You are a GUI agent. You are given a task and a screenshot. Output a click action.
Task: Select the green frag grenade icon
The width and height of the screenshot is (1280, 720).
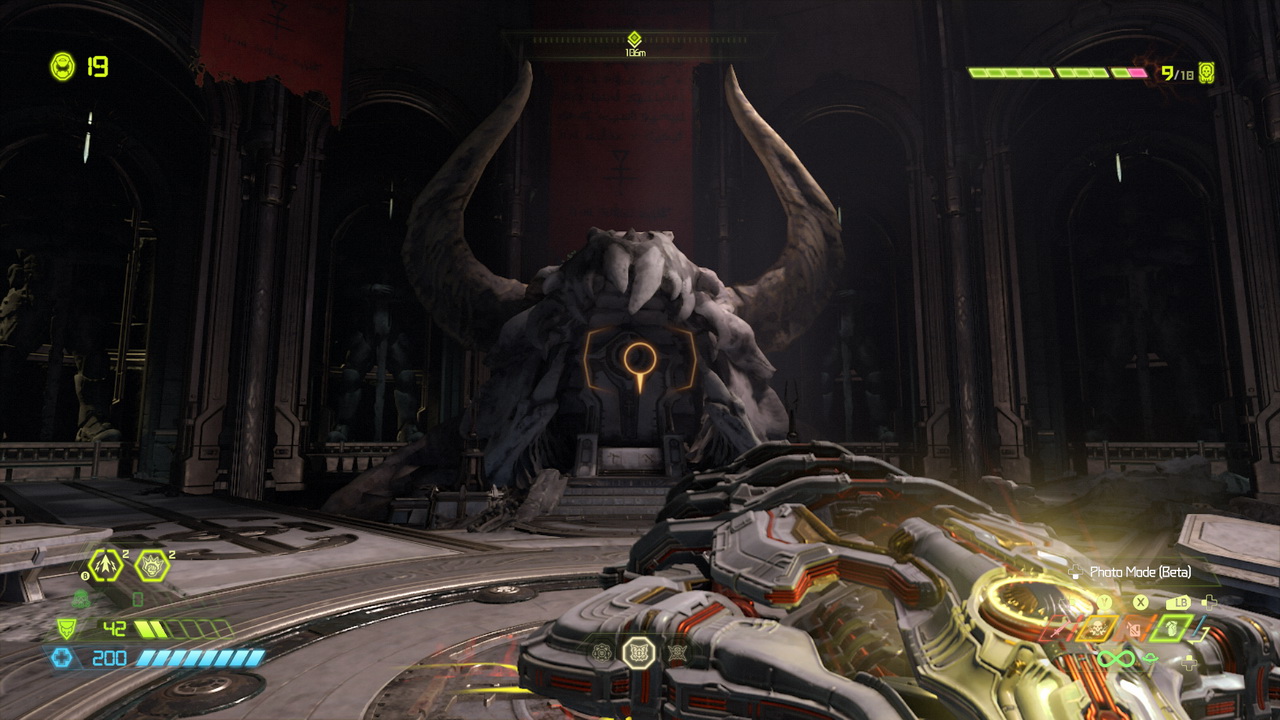point(1170,628)
